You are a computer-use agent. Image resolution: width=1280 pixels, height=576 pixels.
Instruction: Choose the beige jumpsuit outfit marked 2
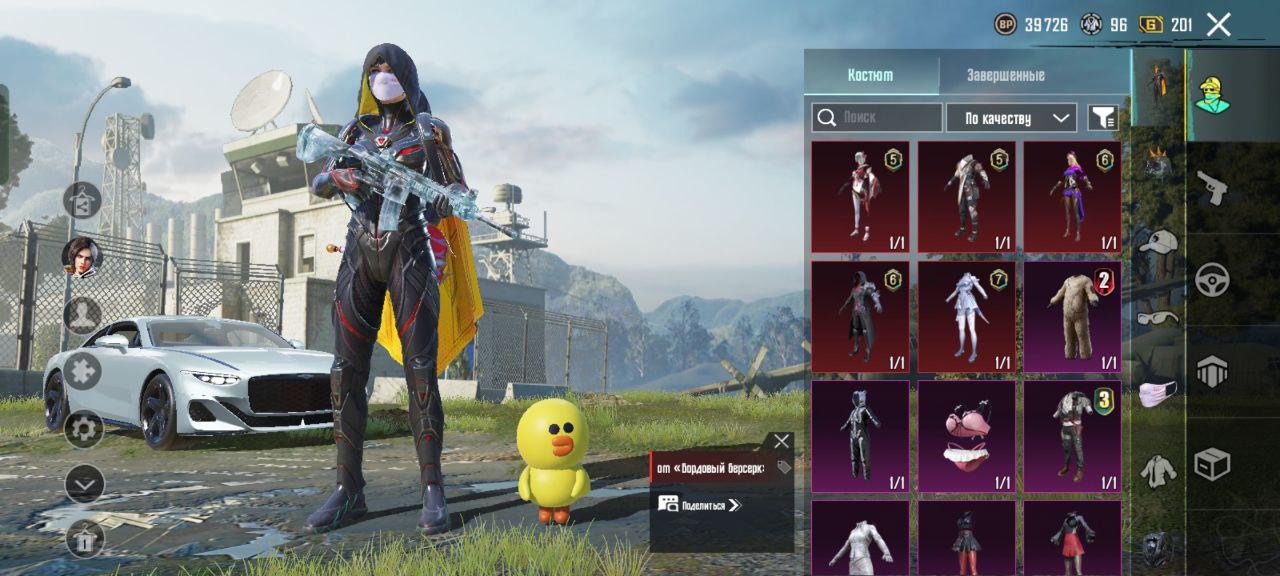pyautogui.click(x=1073, y=316)
